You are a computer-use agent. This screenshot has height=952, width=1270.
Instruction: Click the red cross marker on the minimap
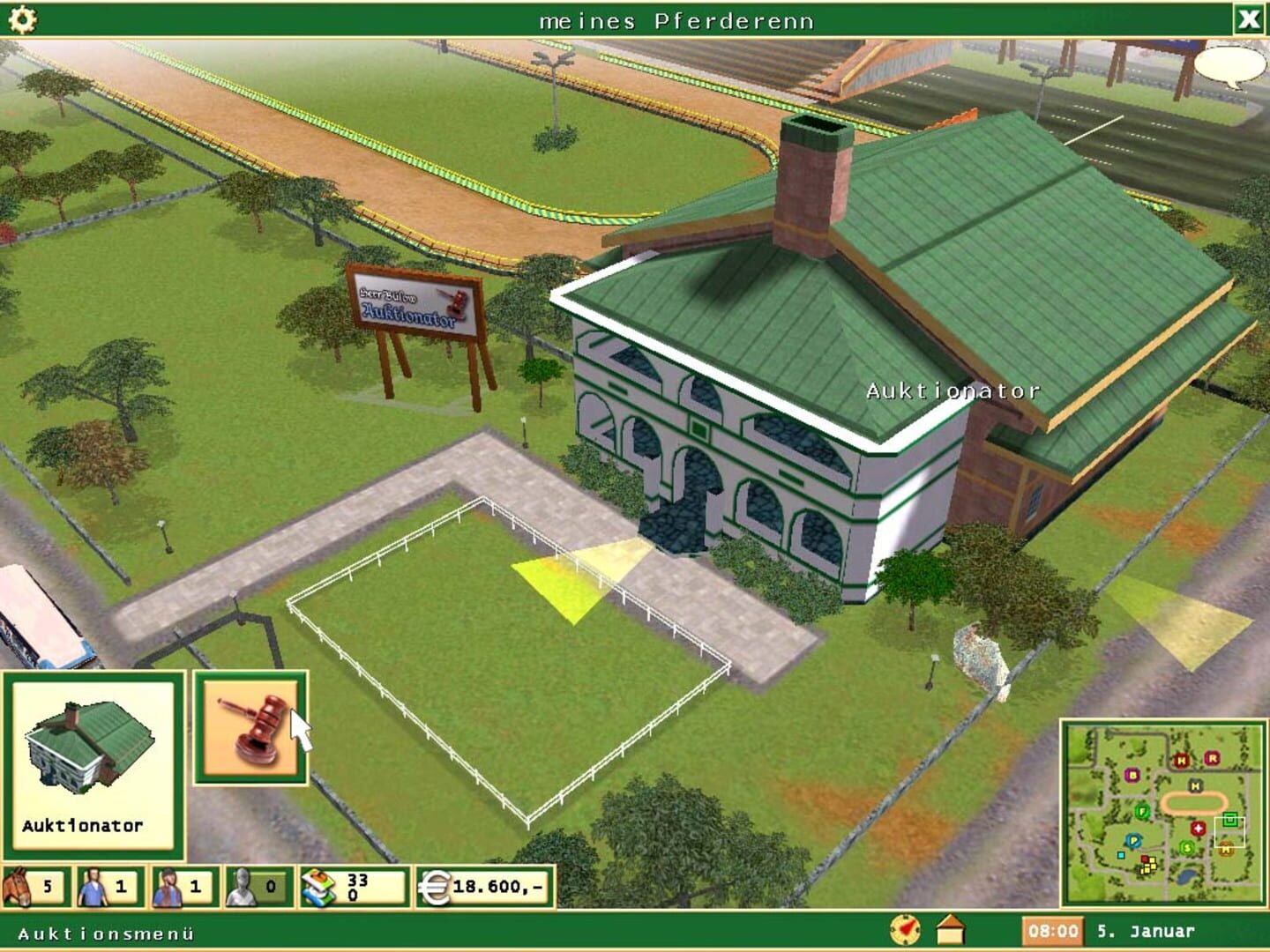1198,829
